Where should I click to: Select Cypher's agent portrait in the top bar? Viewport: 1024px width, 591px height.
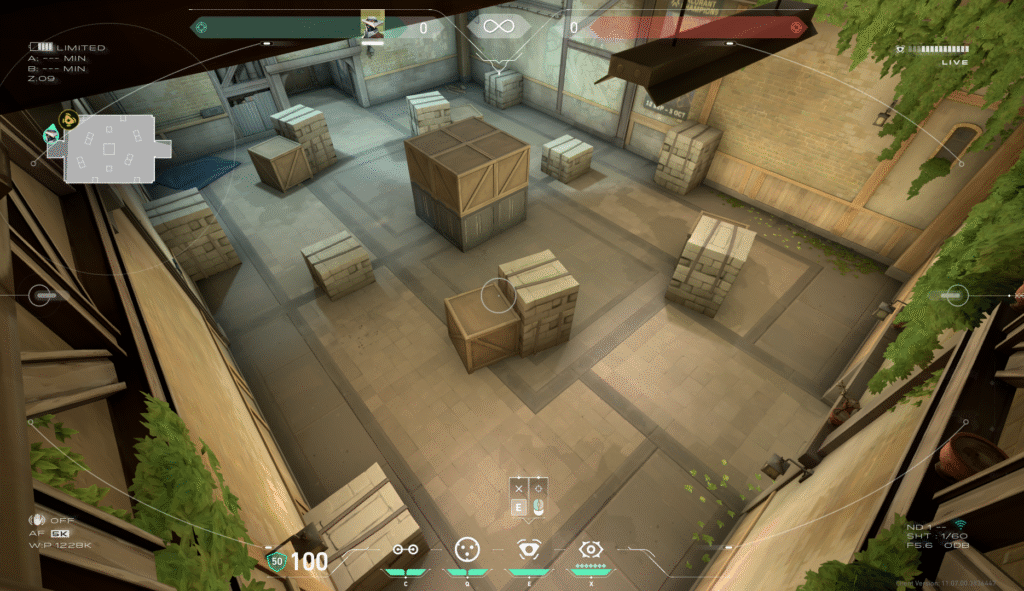(x=373, y=27)
